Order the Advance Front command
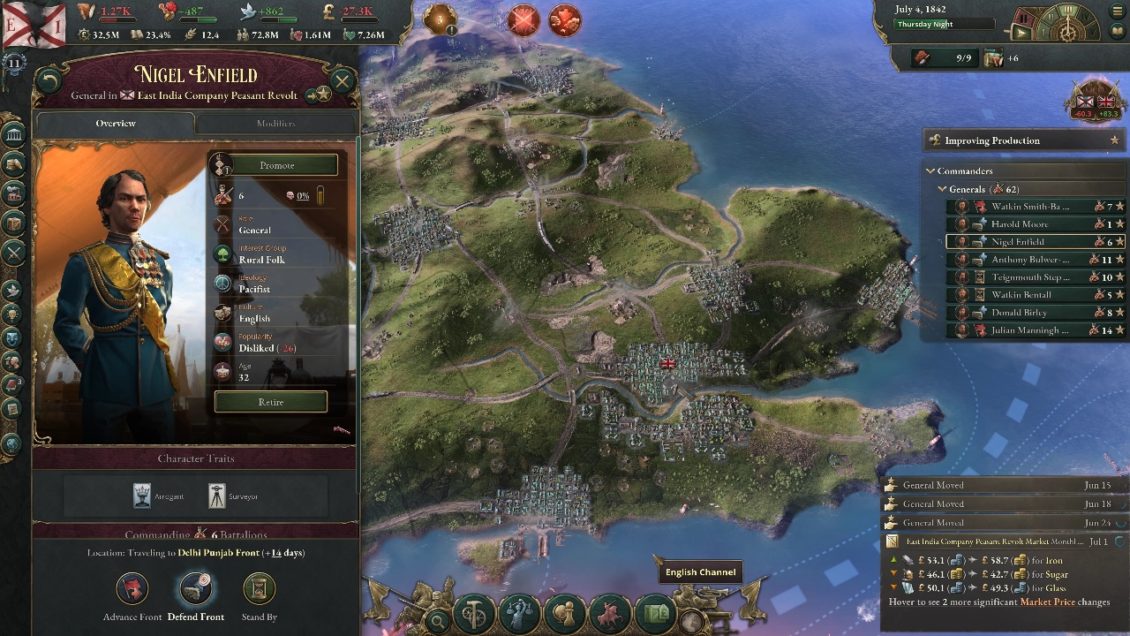 (133, 590)
